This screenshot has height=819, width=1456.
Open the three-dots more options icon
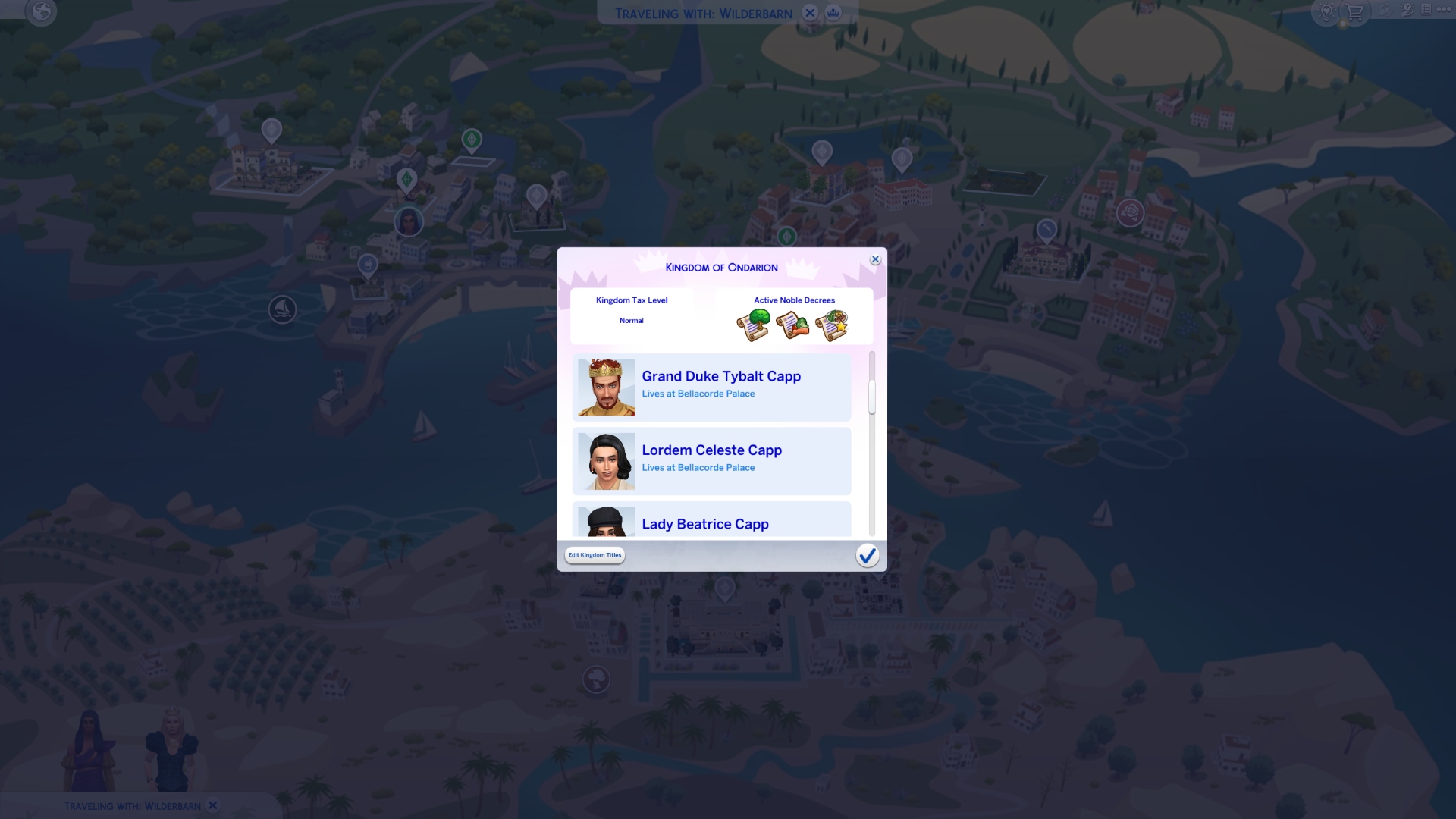click(1445, 11)
